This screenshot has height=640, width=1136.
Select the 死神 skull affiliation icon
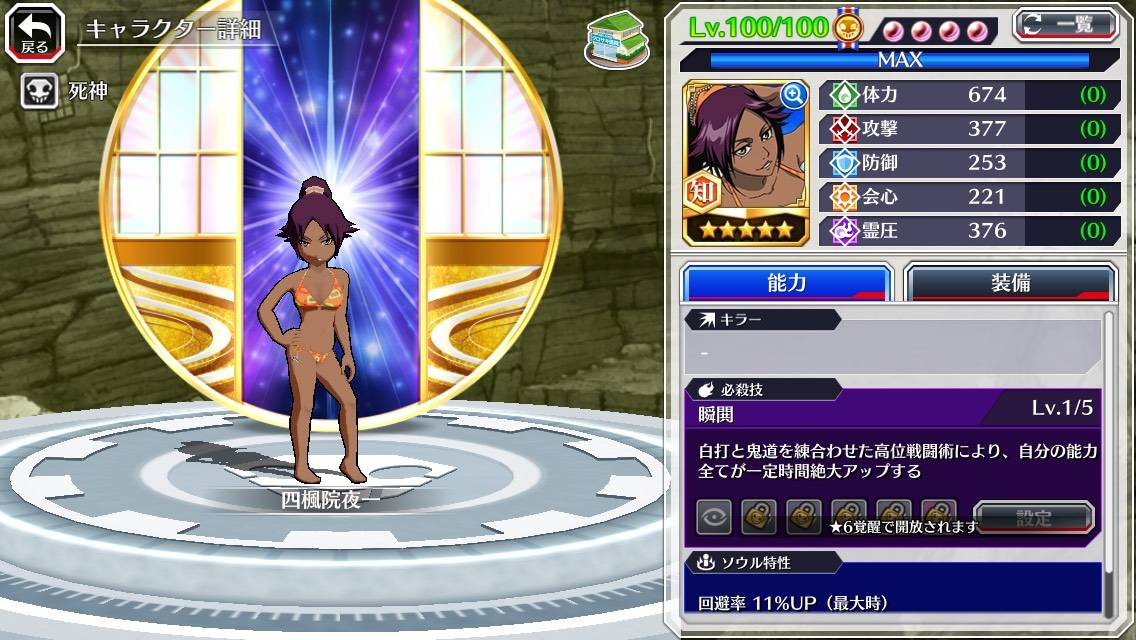coord(39,92)
